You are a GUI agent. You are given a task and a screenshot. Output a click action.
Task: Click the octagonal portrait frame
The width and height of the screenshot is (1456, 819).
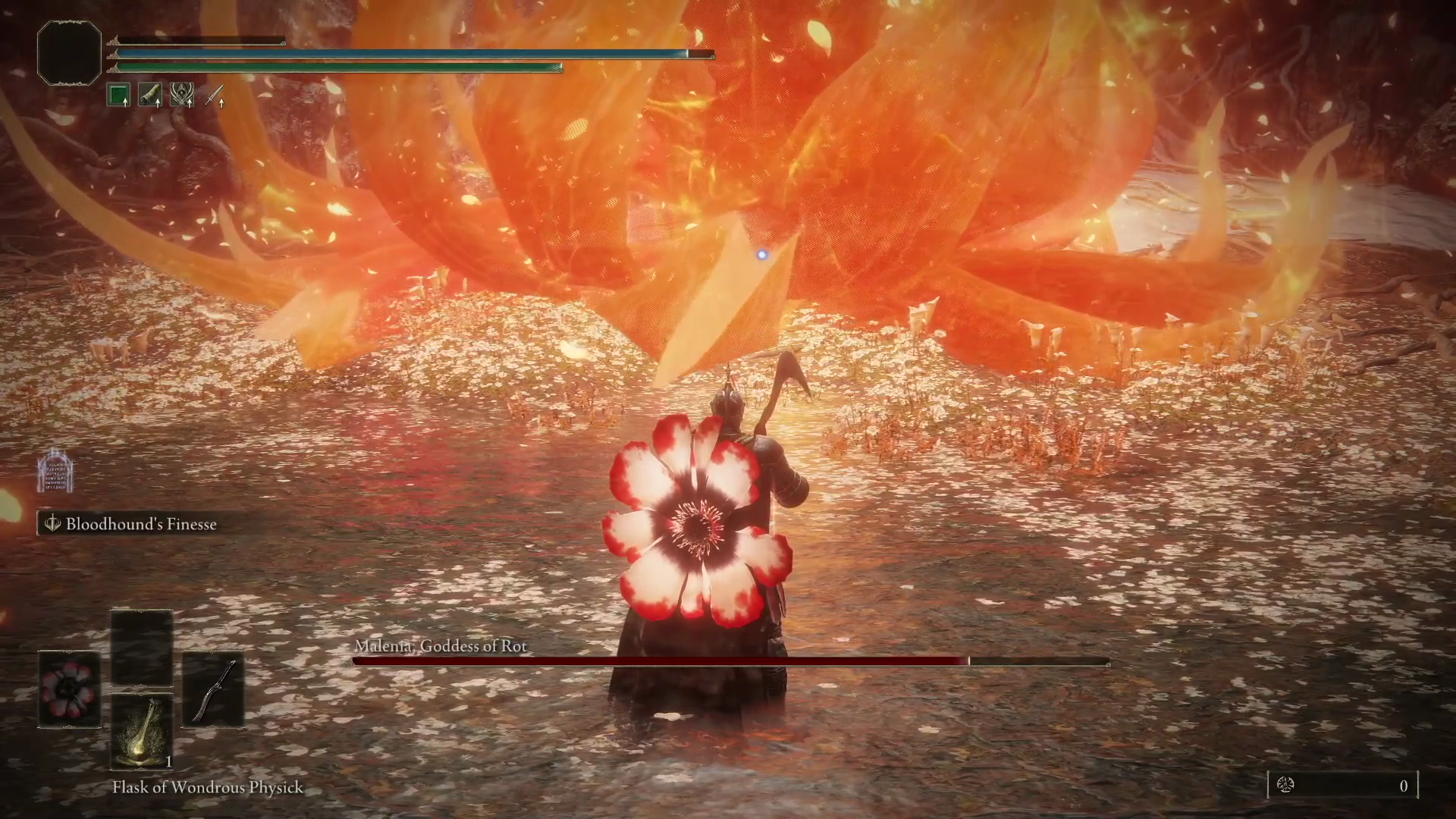[69, 53]
